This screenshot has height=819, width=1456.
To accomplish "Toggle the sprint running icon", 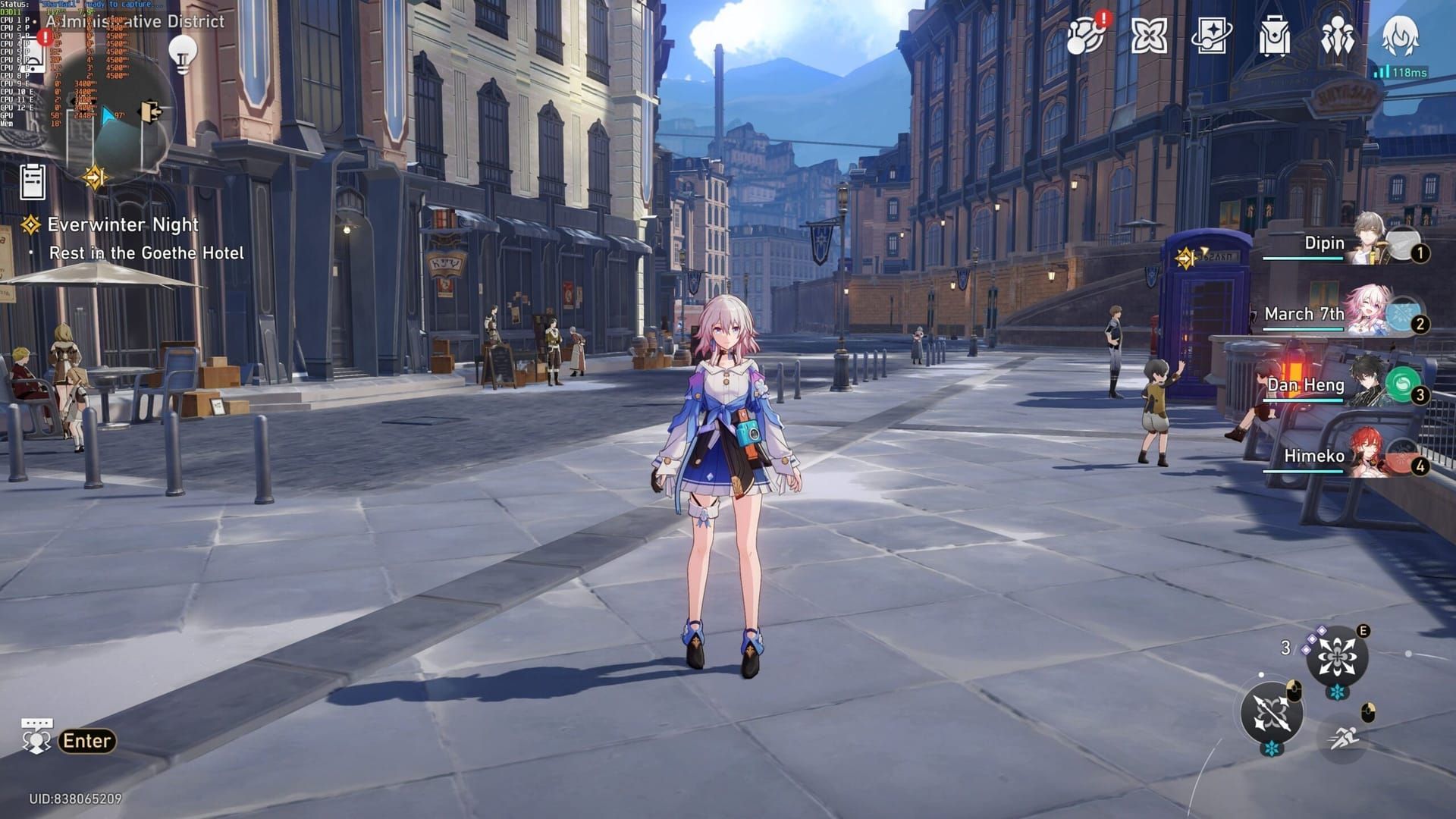I will 1345,736.
